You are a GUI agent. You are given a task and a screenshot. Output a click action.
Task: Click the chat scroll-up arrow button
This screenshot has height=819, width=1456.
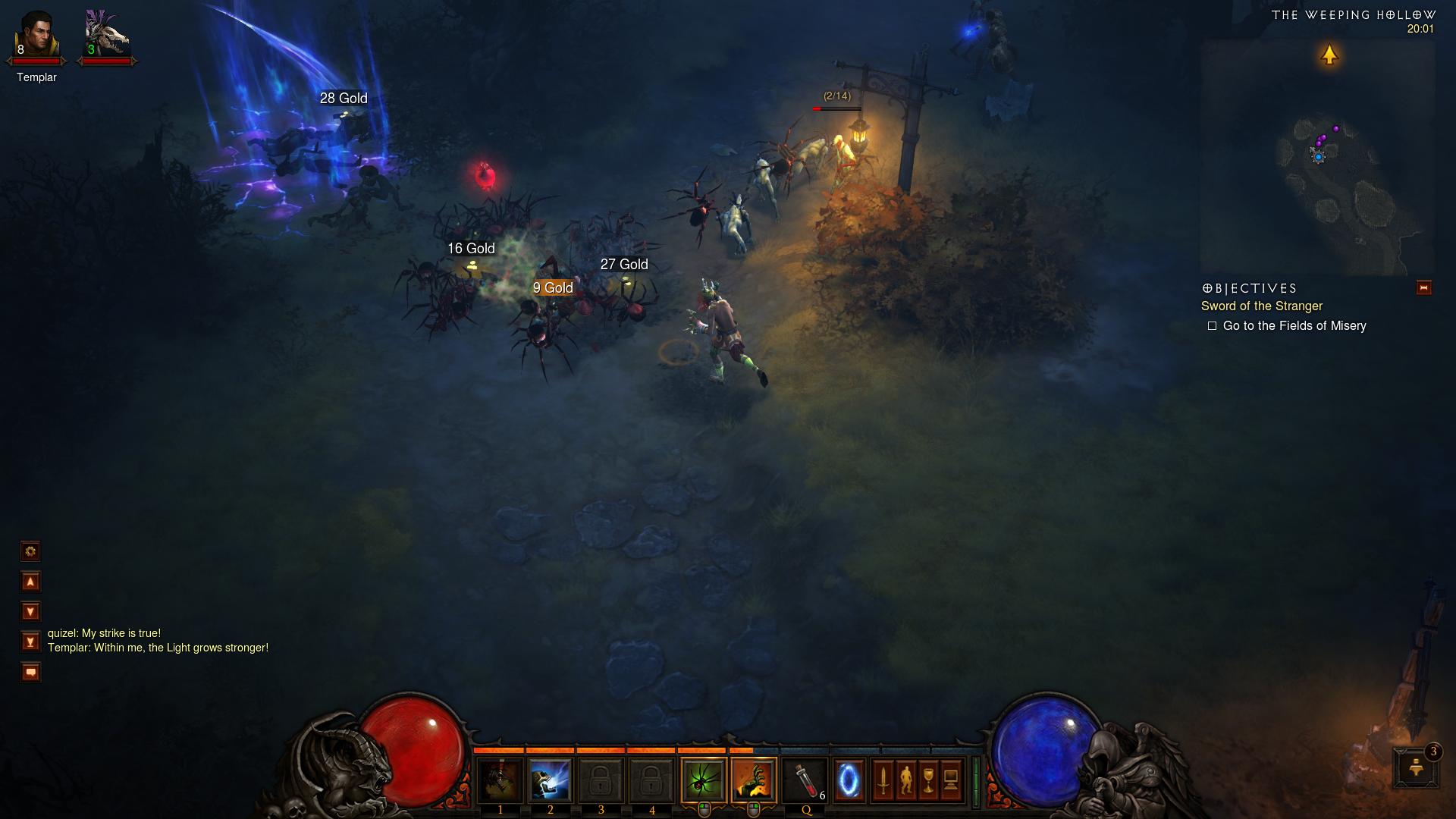coord(30,582)
